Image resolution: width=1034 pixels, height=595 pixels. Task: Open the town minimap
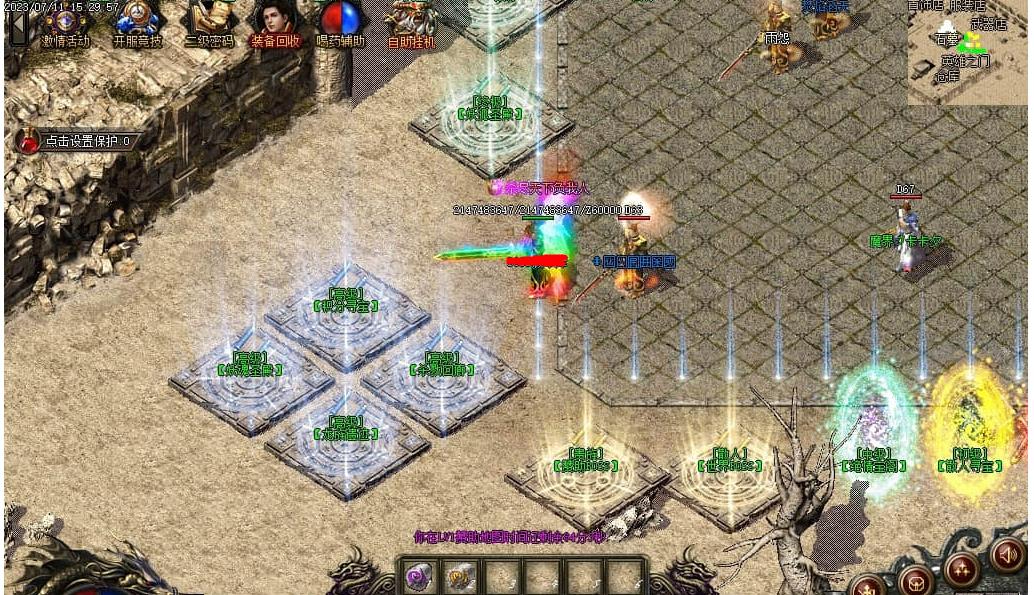(x=966, y=52)
